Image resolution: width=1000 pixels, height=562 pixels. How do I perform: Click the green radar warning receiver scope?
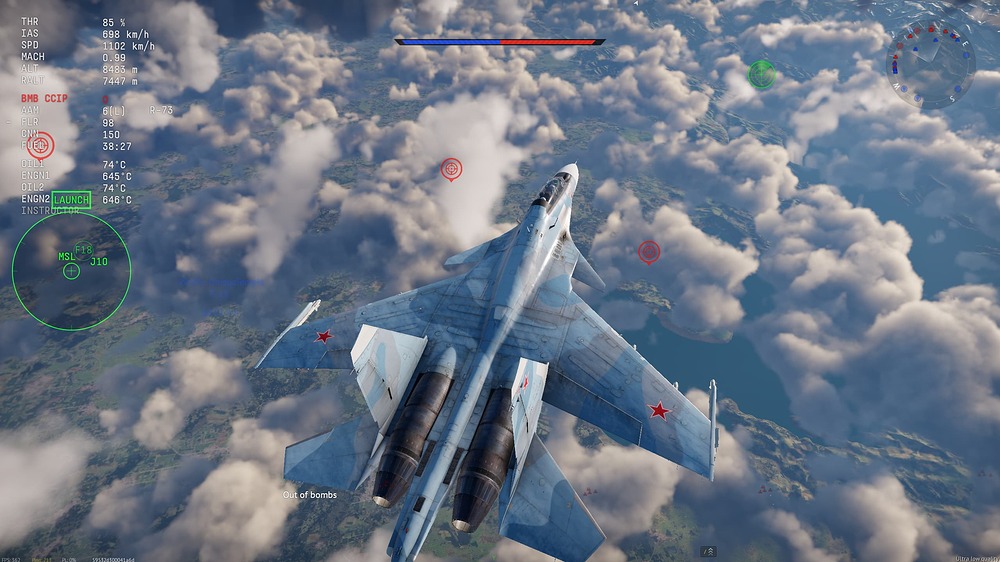[x=71, y=271]
